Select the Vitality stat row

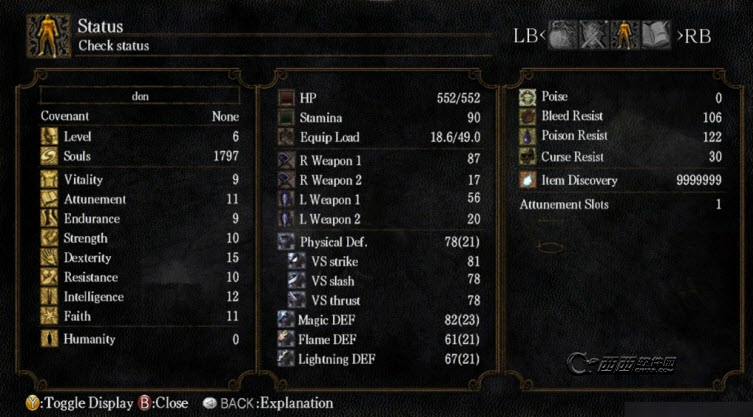click(x=140, y=180)
